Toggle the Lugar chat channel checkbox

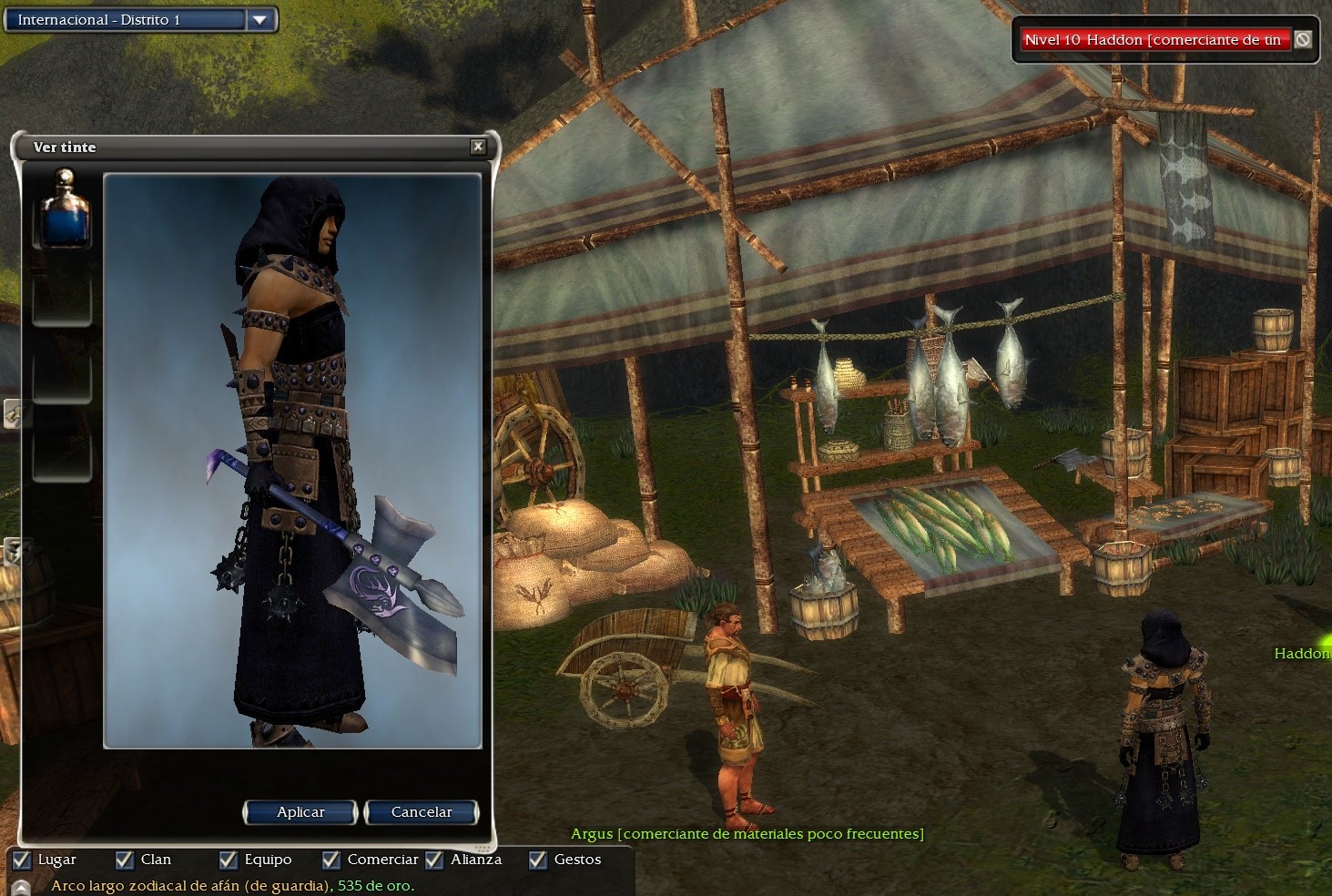pos(22,860)
